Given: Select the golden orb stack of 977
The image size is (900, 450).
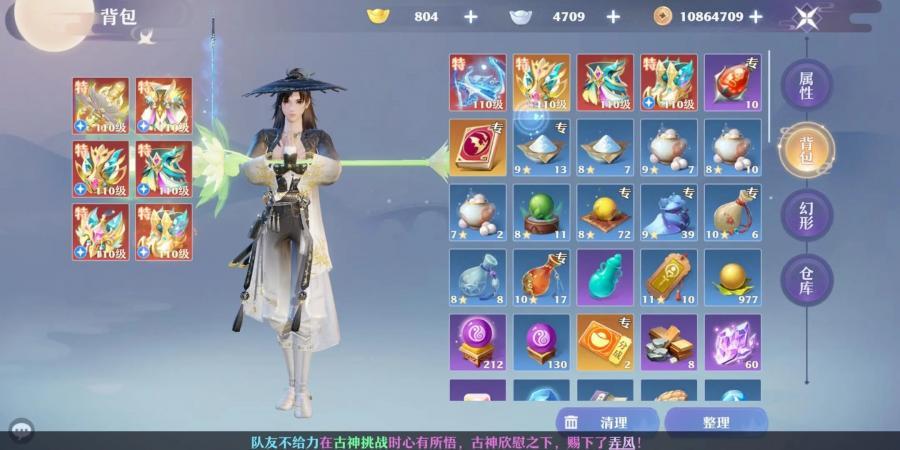Looking at the screenshot, I should 733,277.
